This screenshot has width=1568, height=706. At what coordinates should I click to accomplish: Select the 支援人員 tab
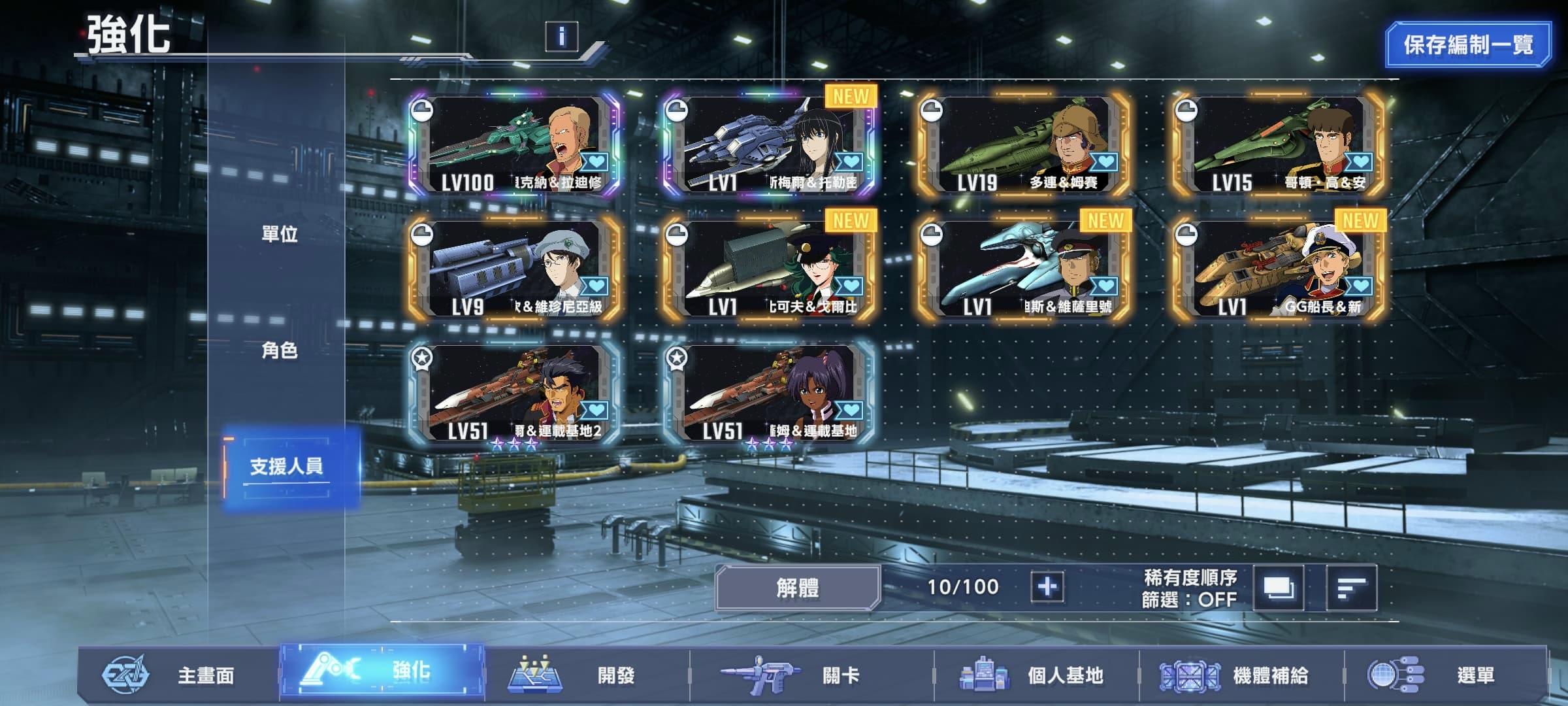coord(287,466)
